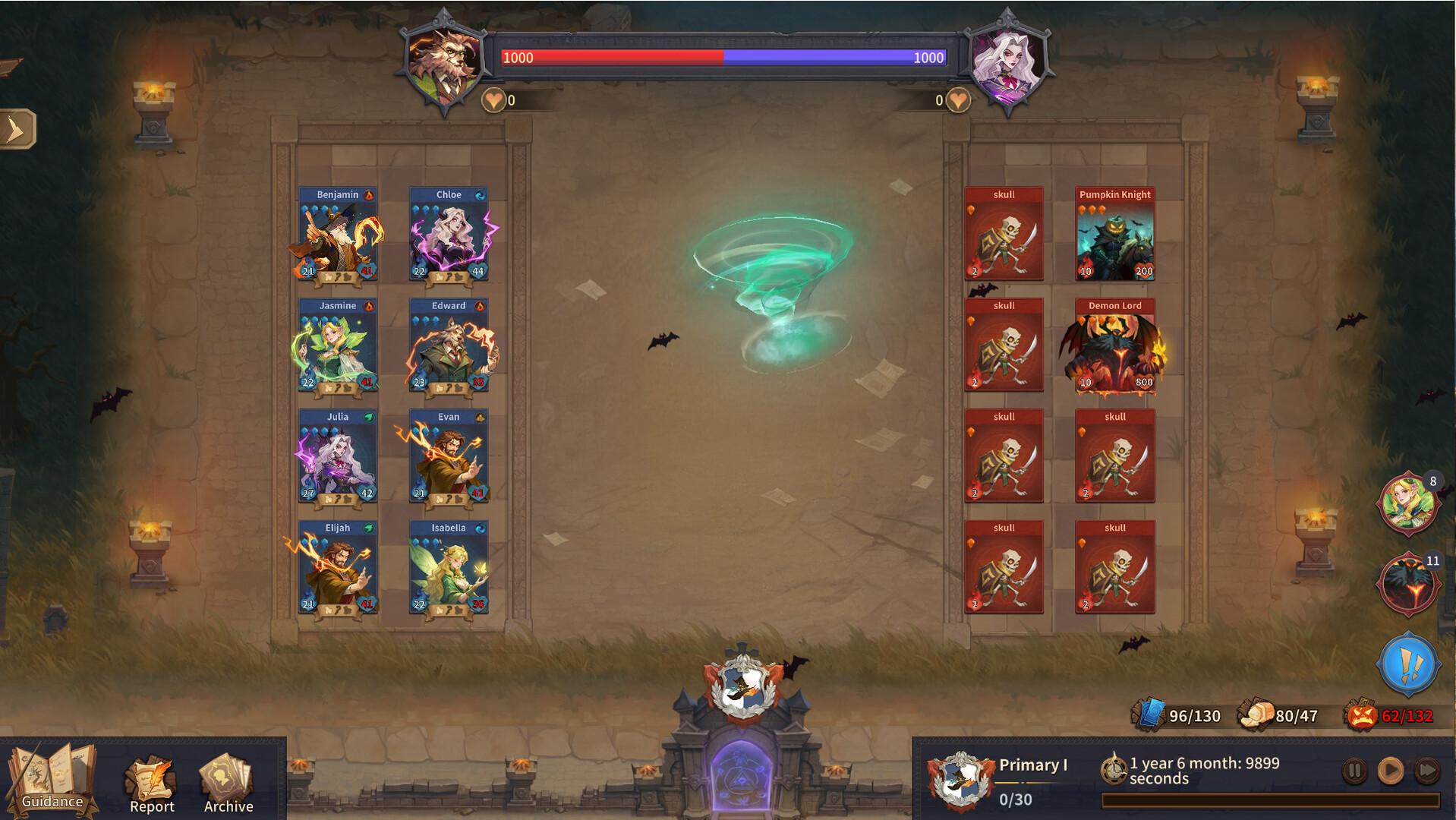Give a thumbs up on Elijah's card
The width and height of the screenshot is (1456, 820).
pyautogui.click(x=328, y=610)
